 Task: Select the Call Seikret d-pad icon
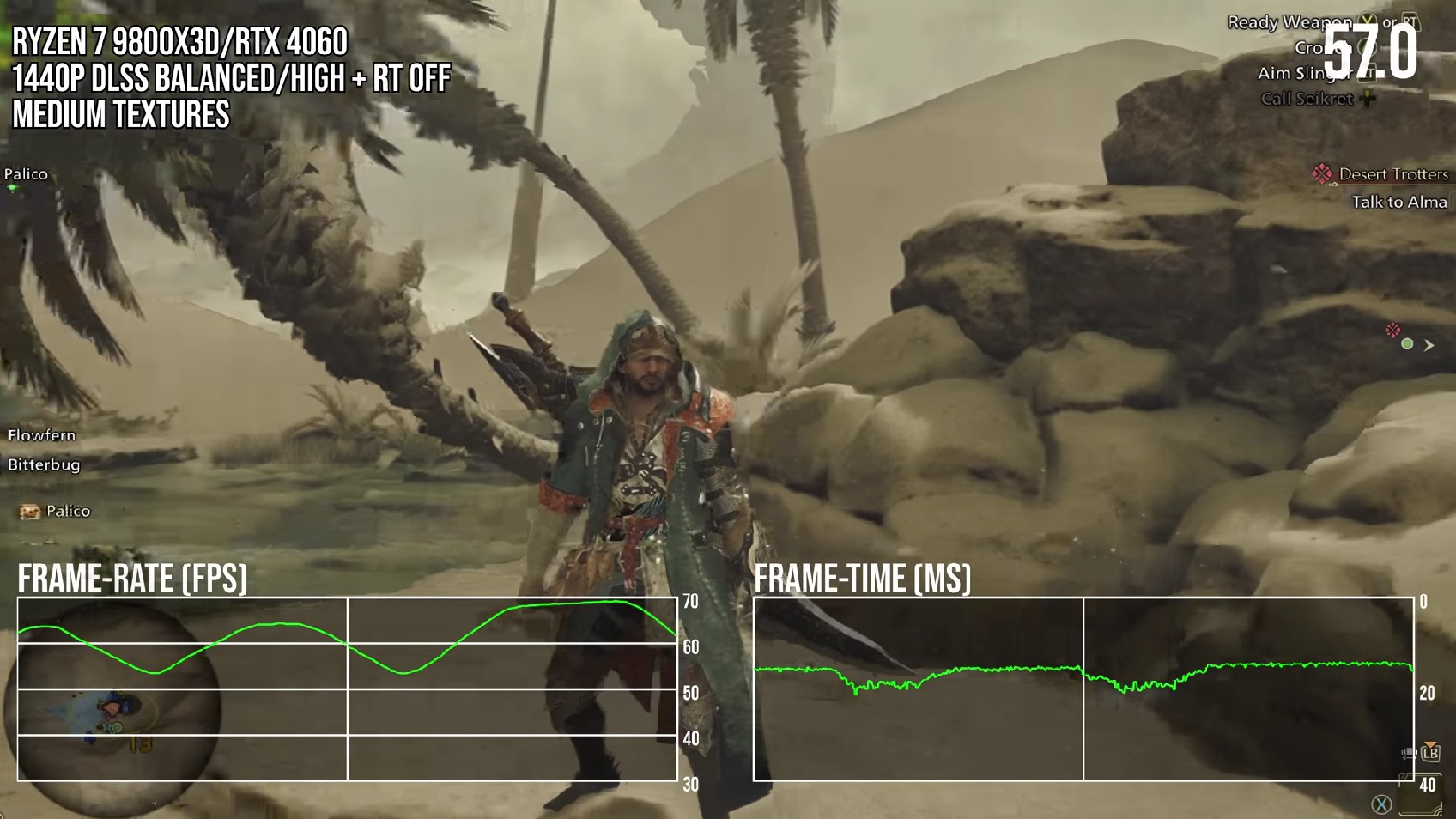(x=1368, y=99)
